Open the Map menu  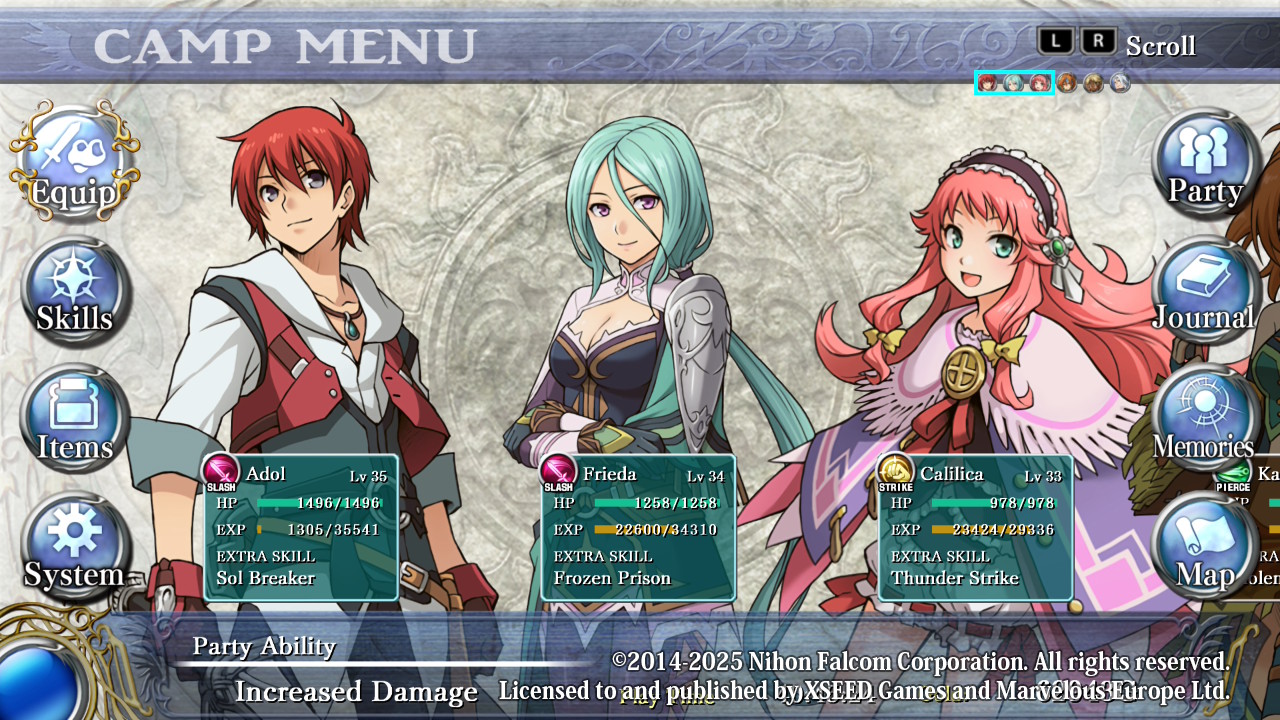pyautogui.click(x=1206, y=547)
